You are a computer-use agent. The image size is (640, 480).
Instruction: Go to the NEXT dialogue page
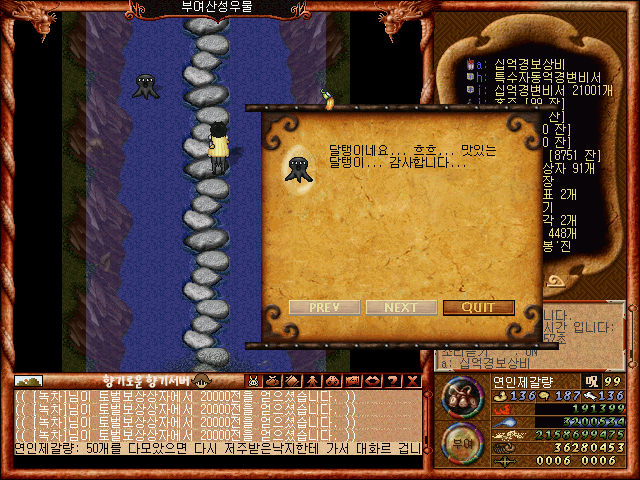tap(401, 307)
